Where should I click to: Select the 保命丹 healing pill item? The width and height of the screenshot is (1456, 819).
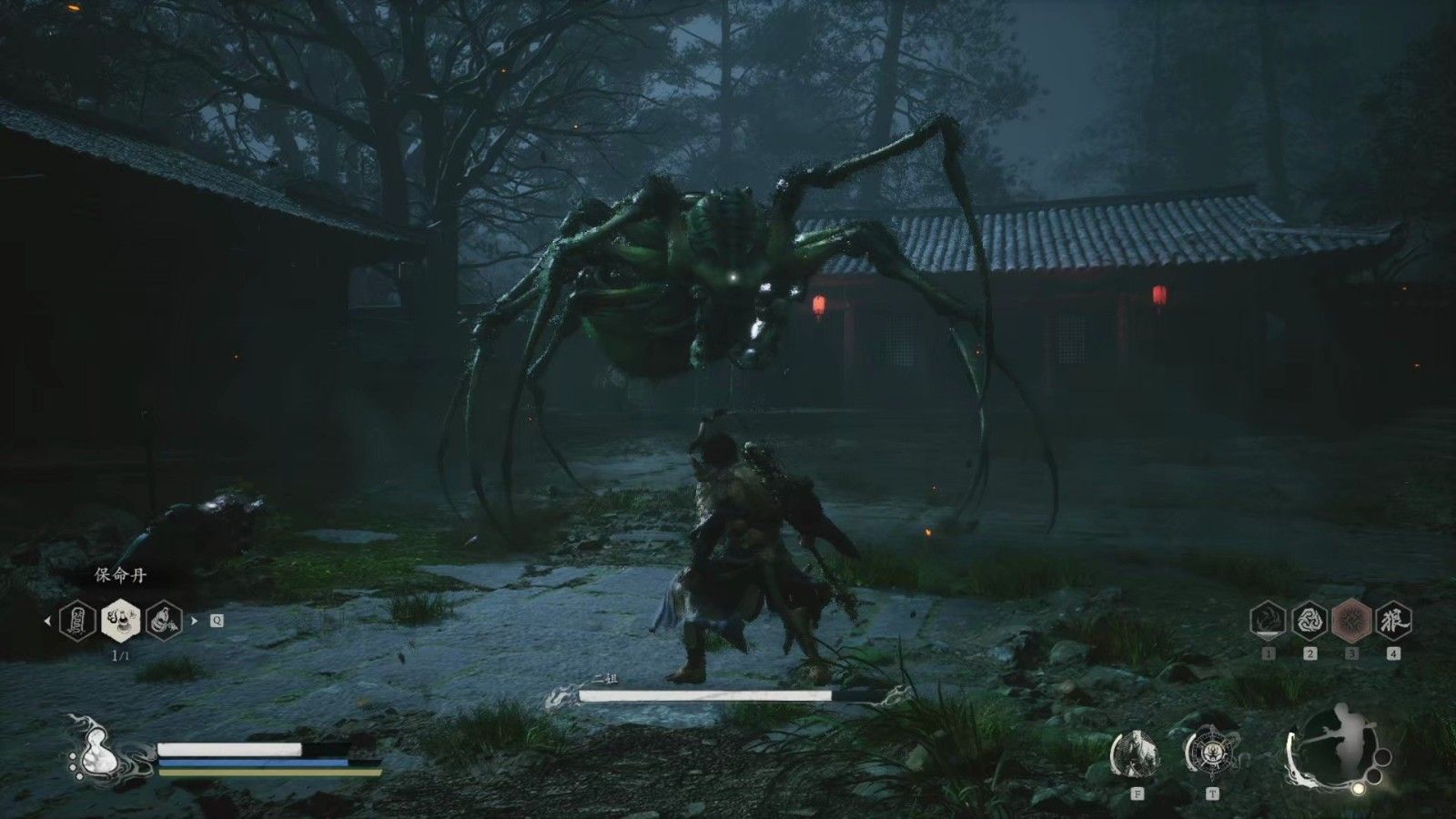click(119, 621)
